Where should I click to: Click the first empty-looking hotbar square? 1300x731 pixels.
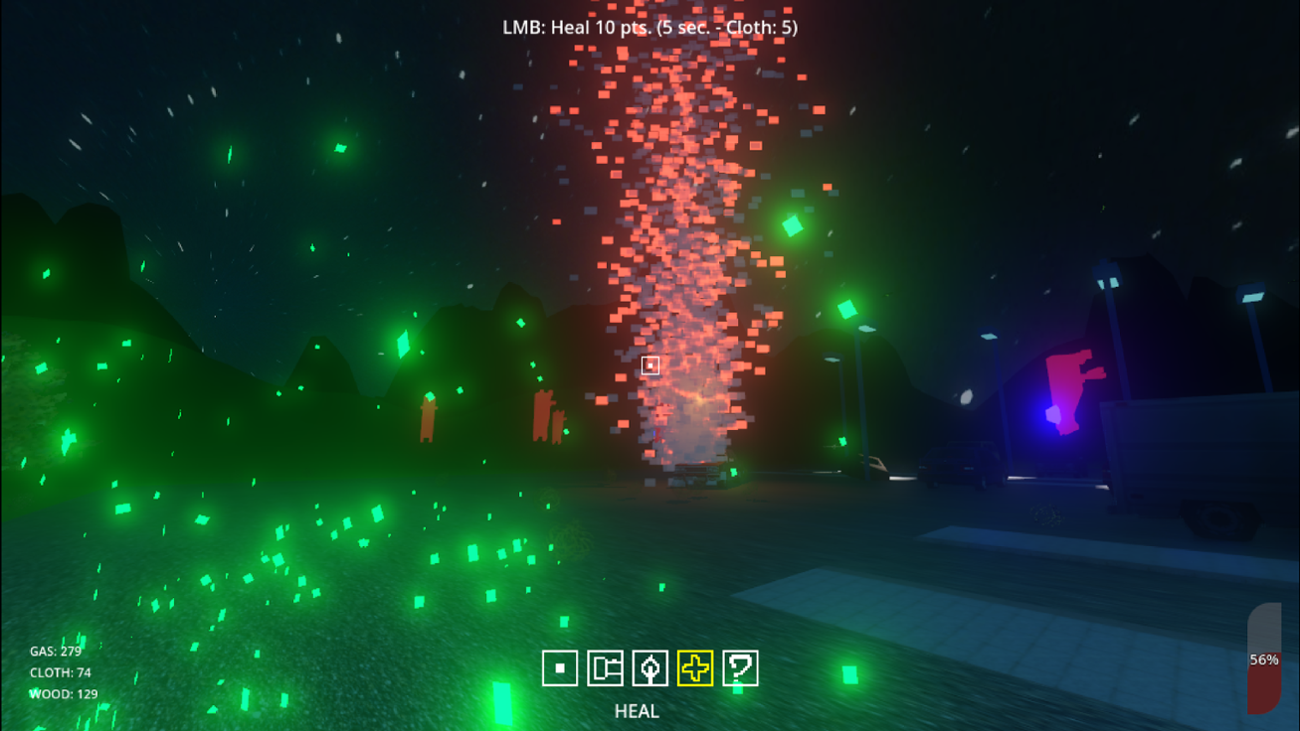tap(560, 668)
